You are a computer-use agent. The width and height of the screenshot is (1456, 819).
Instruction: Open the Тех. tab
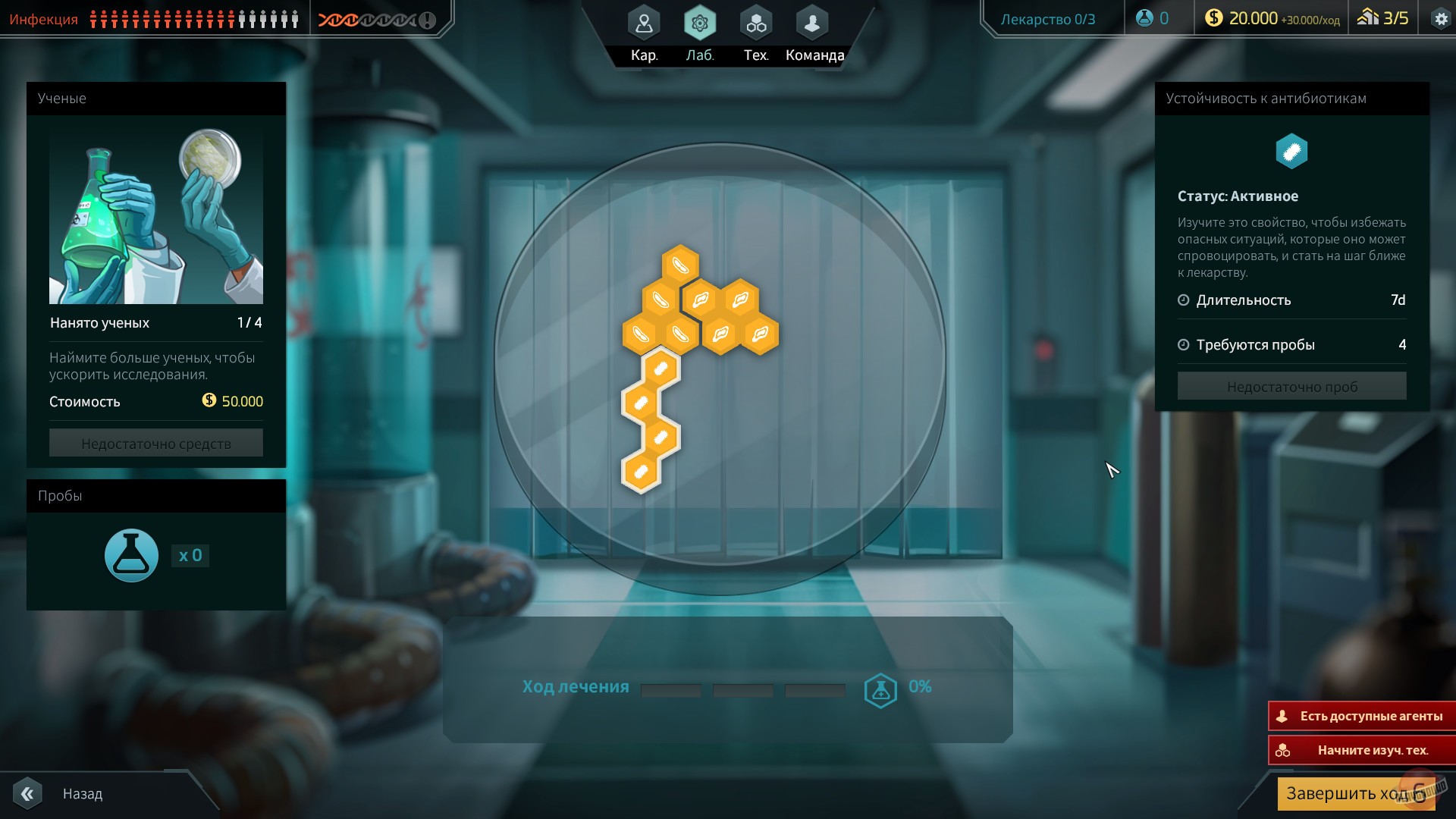[x=755, y=23]
